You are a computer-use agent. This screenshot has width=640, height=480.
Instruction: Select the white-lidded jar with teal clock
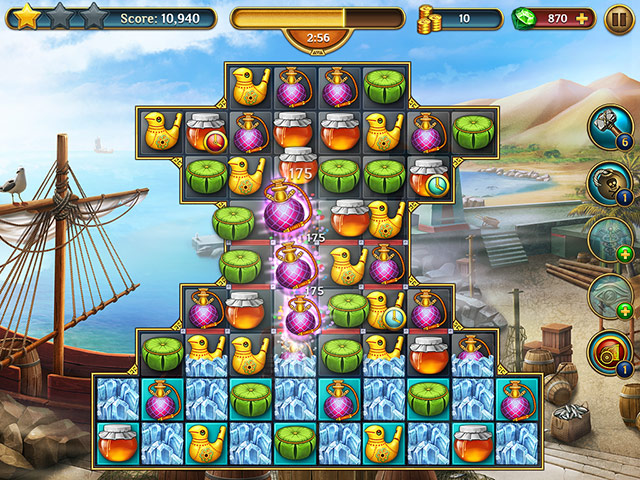tap(430, 177)
